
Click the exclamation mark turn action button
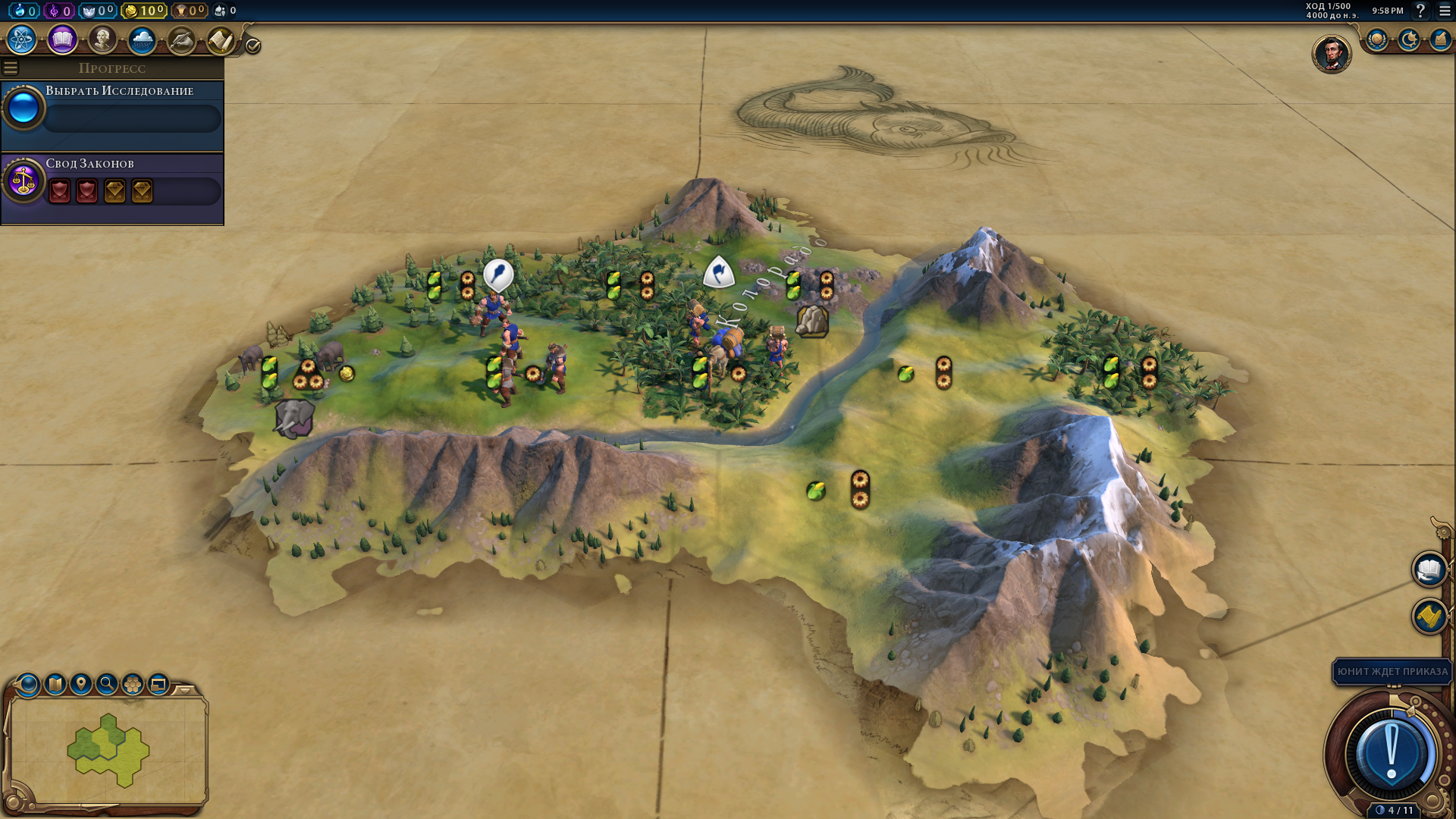[x=1391, y=754]
